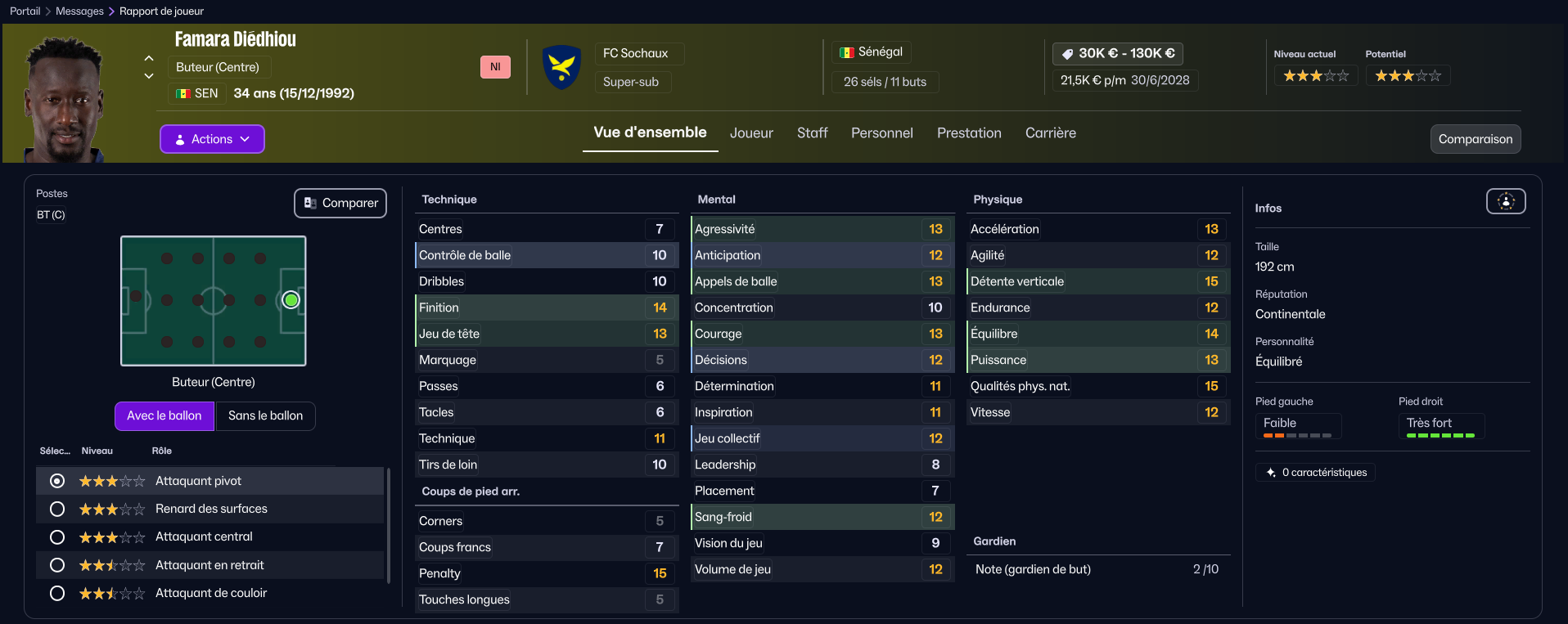The height and width of the screenshot is (624, 1568).
Task: Select the Attaquant en retrait role
Action: (x=57, y=565)
